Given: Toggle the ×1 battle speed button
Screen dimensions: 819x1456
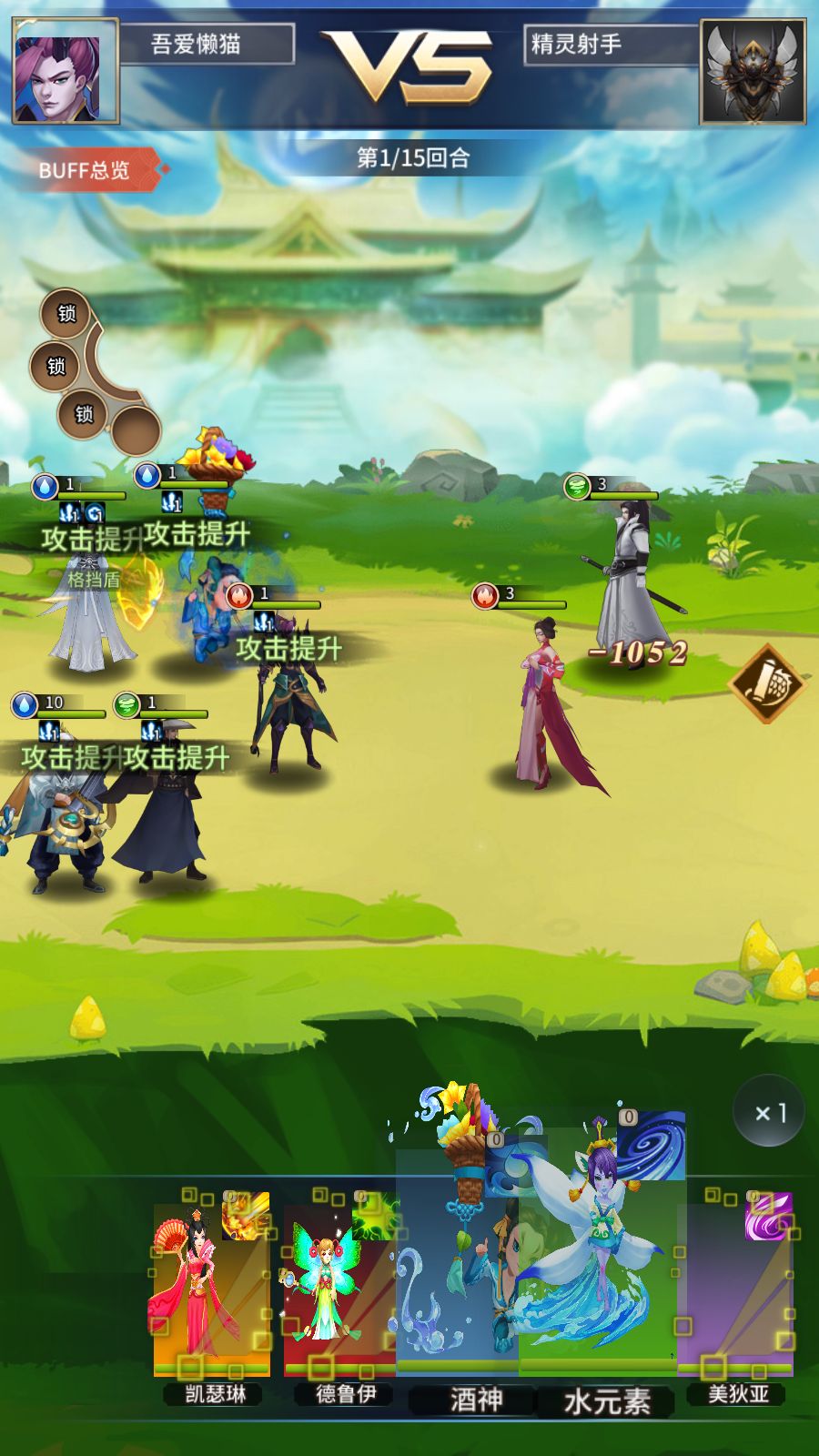Looking at the screenshot, I should [x=769, y=1112].
